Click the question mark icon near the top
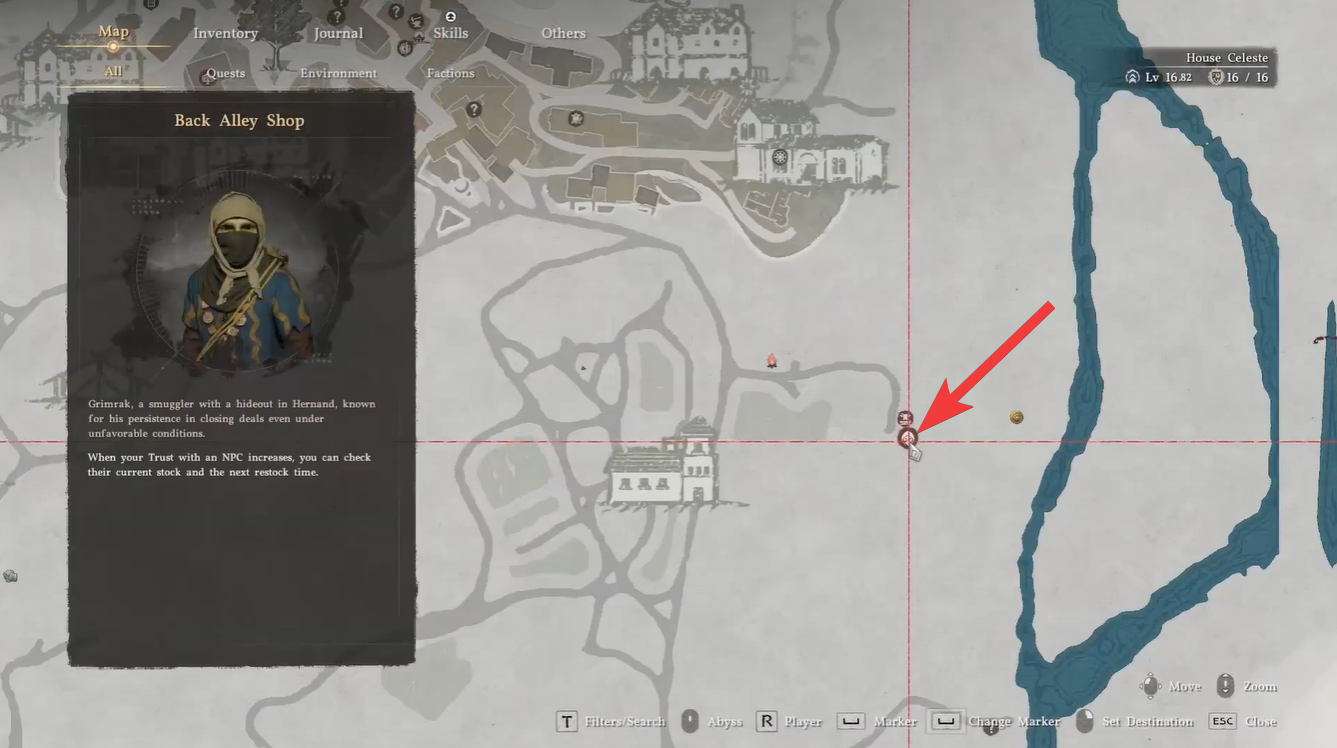 click(x=396, y=13)
